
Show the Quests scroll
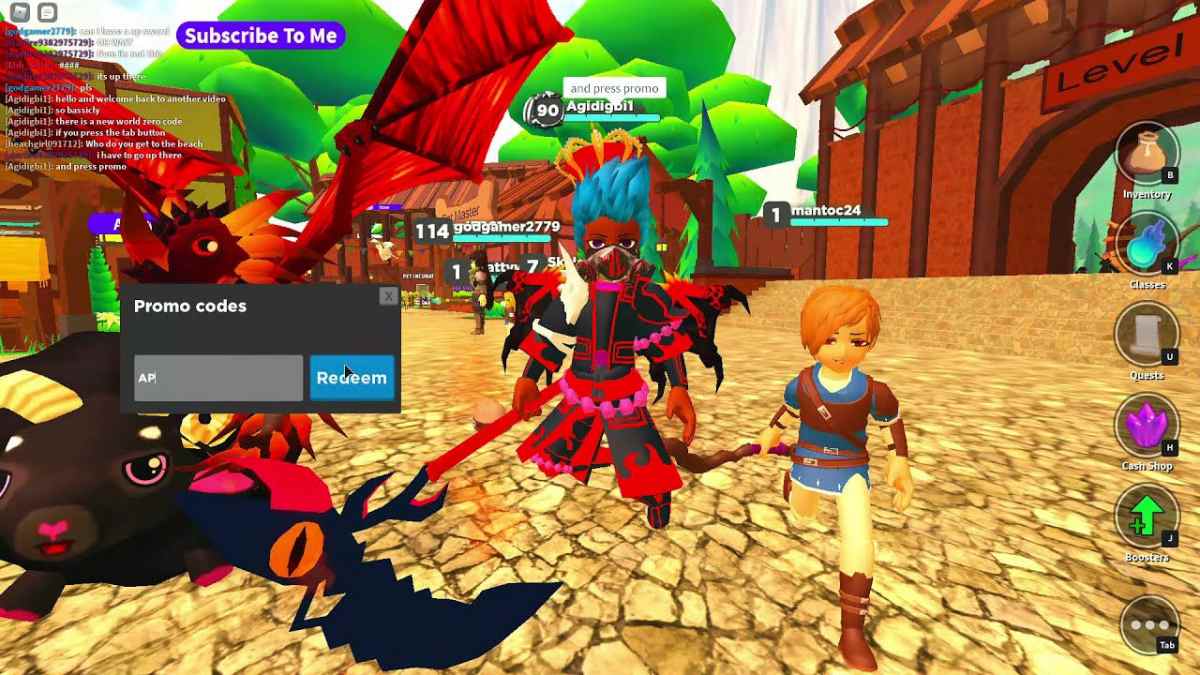(x=1146, y=334)
